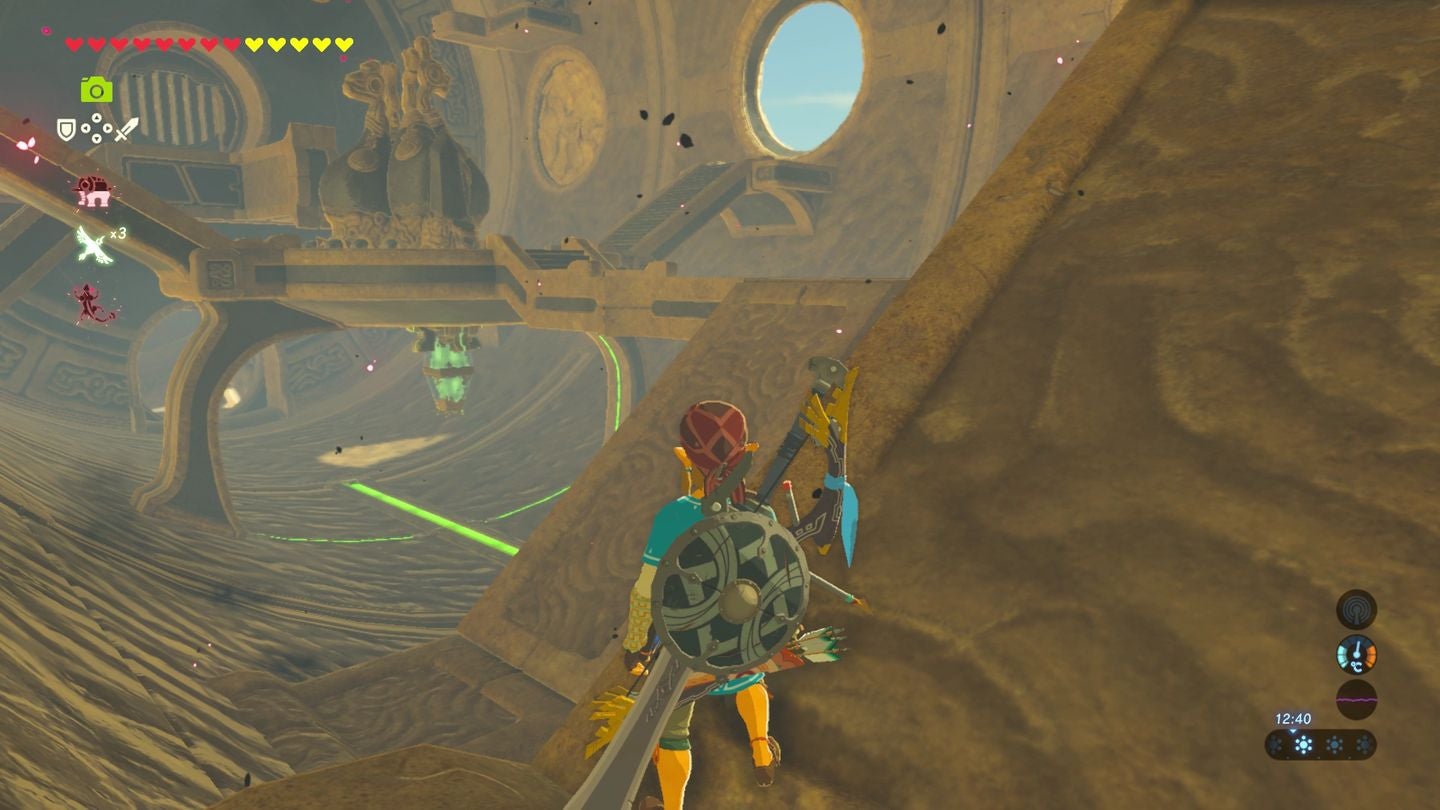
Task: Click the D-pad quick-select icon
Action: (x=96, y=128)
